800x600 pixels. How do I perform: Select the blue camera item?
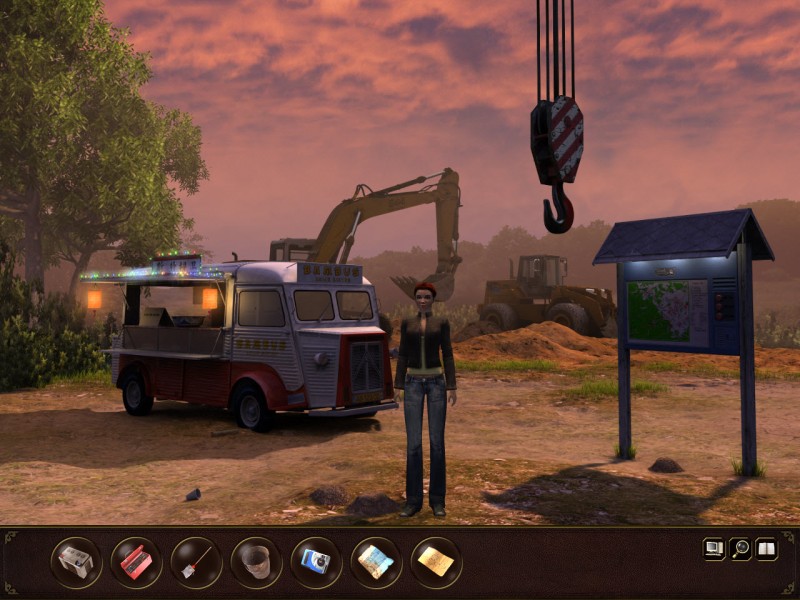(316, 562)
